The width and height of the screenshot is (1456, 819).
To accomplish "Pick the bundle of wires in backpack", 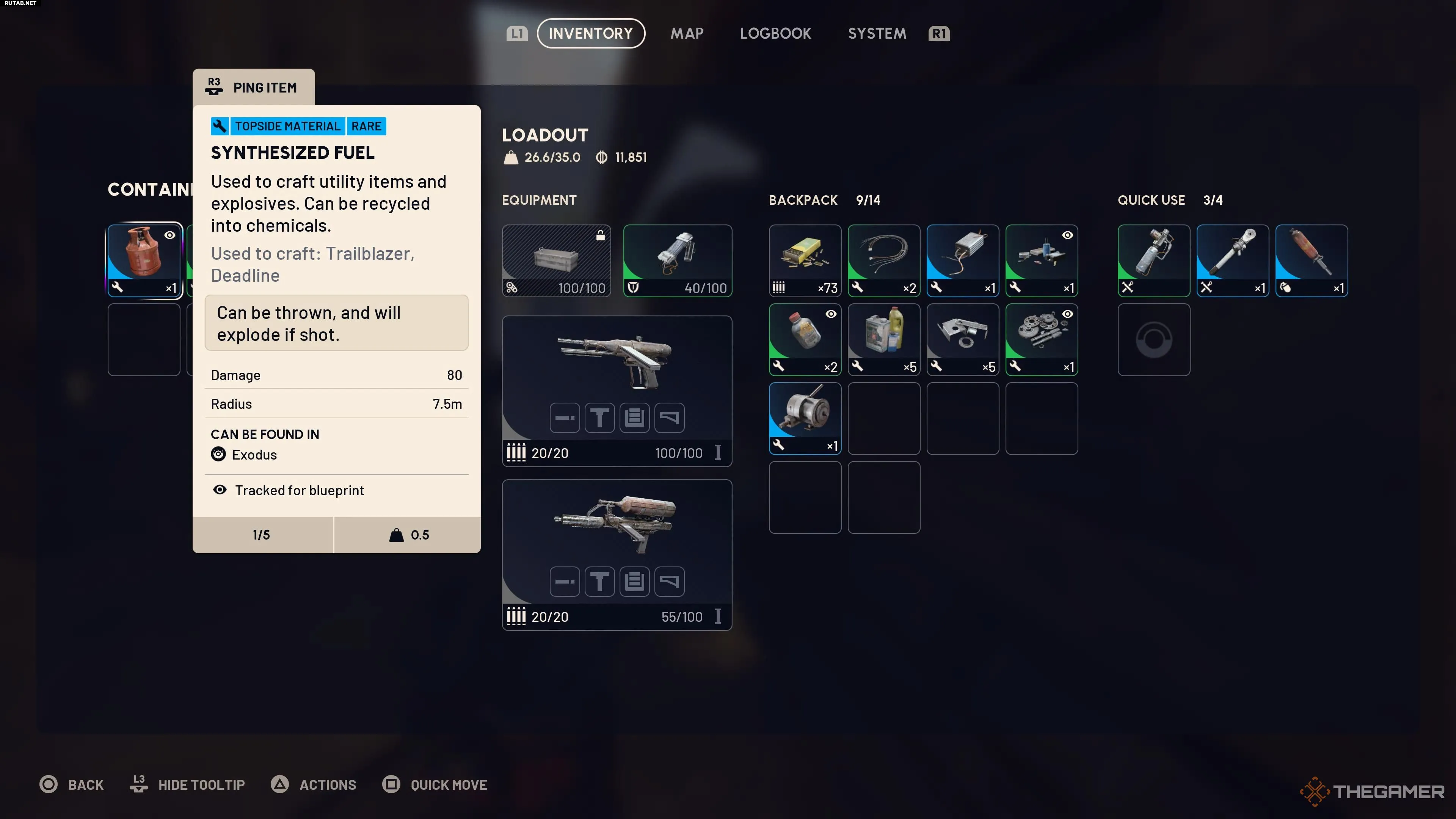I will 883,260.
